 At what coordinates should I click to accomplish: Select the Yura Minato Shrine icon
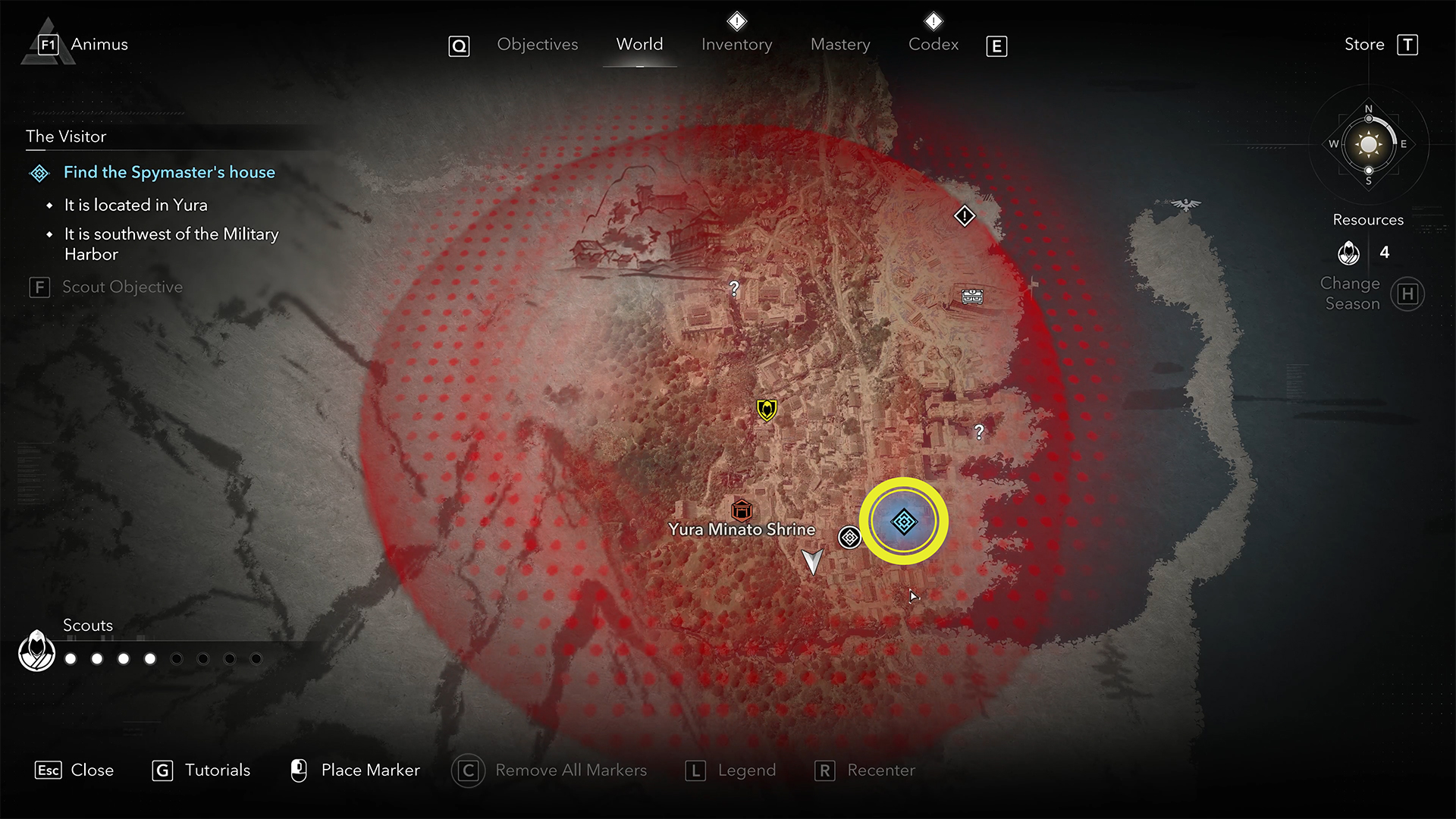[741, 510]
